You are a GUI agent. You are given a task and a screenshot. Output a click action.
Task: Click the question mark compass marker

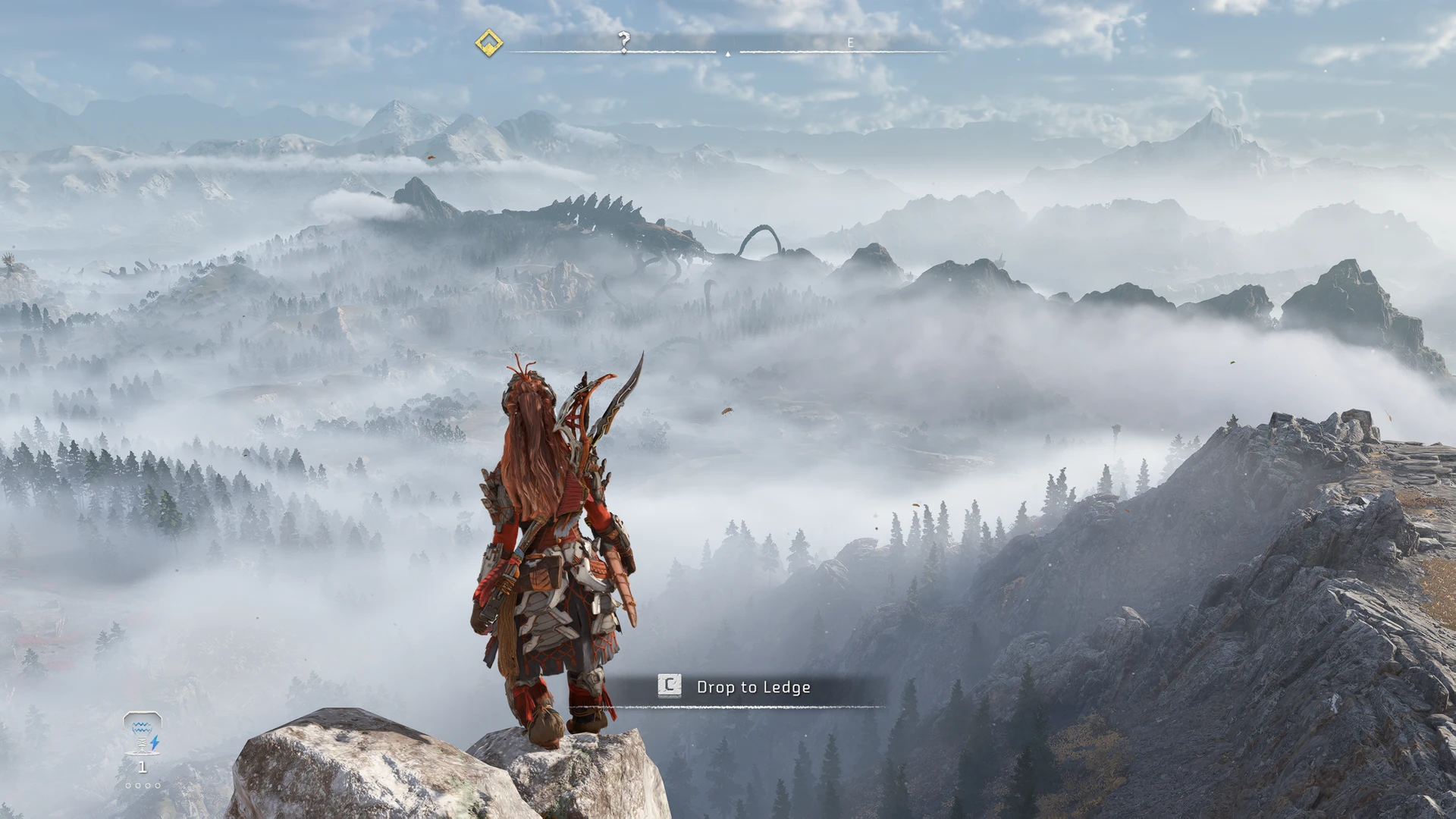point(623,41)
